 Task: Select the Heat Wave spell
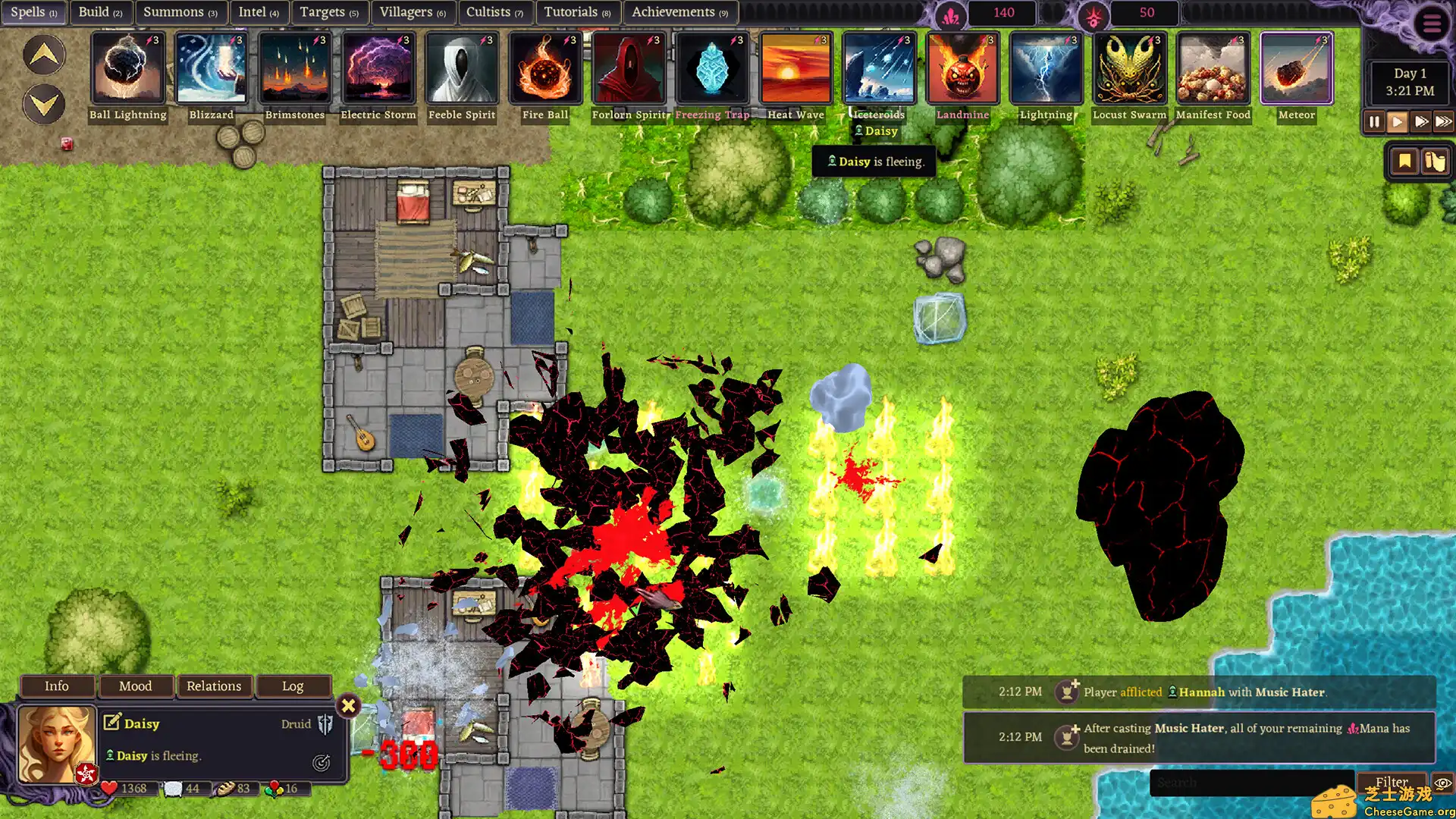795,68
